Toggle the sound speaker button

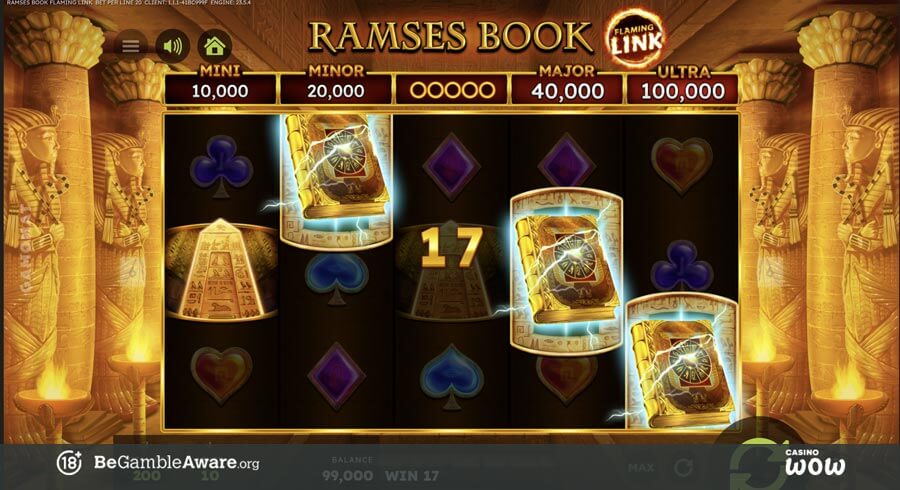[173, 46]
